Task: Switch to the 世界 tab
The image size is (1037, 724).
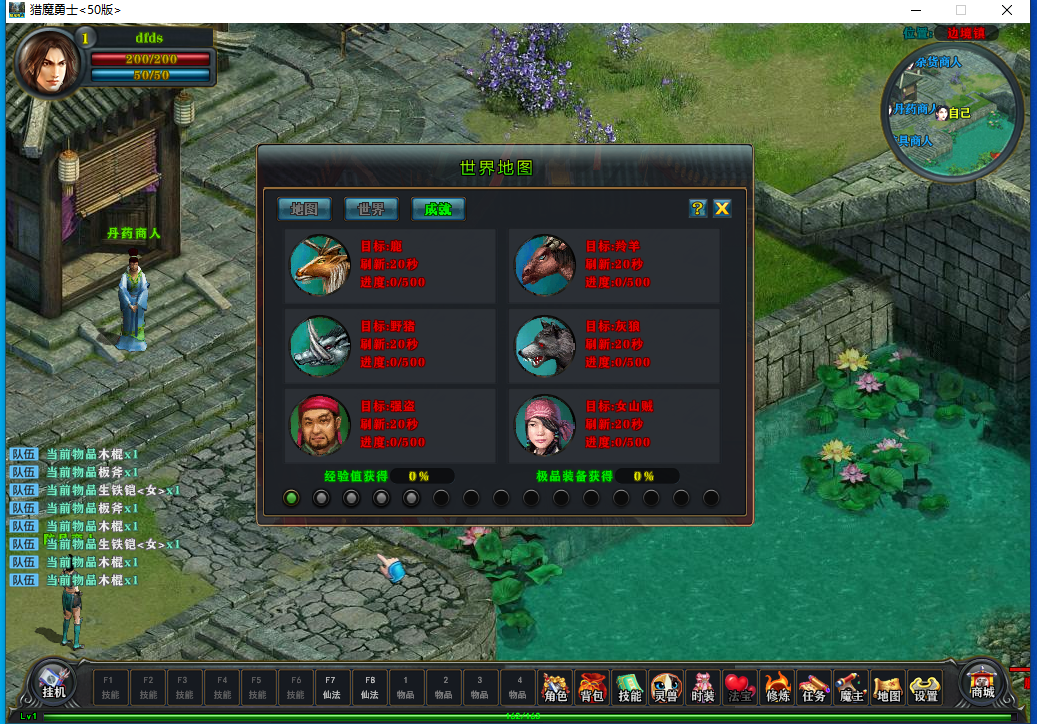Action: click(x=371, y=208)
